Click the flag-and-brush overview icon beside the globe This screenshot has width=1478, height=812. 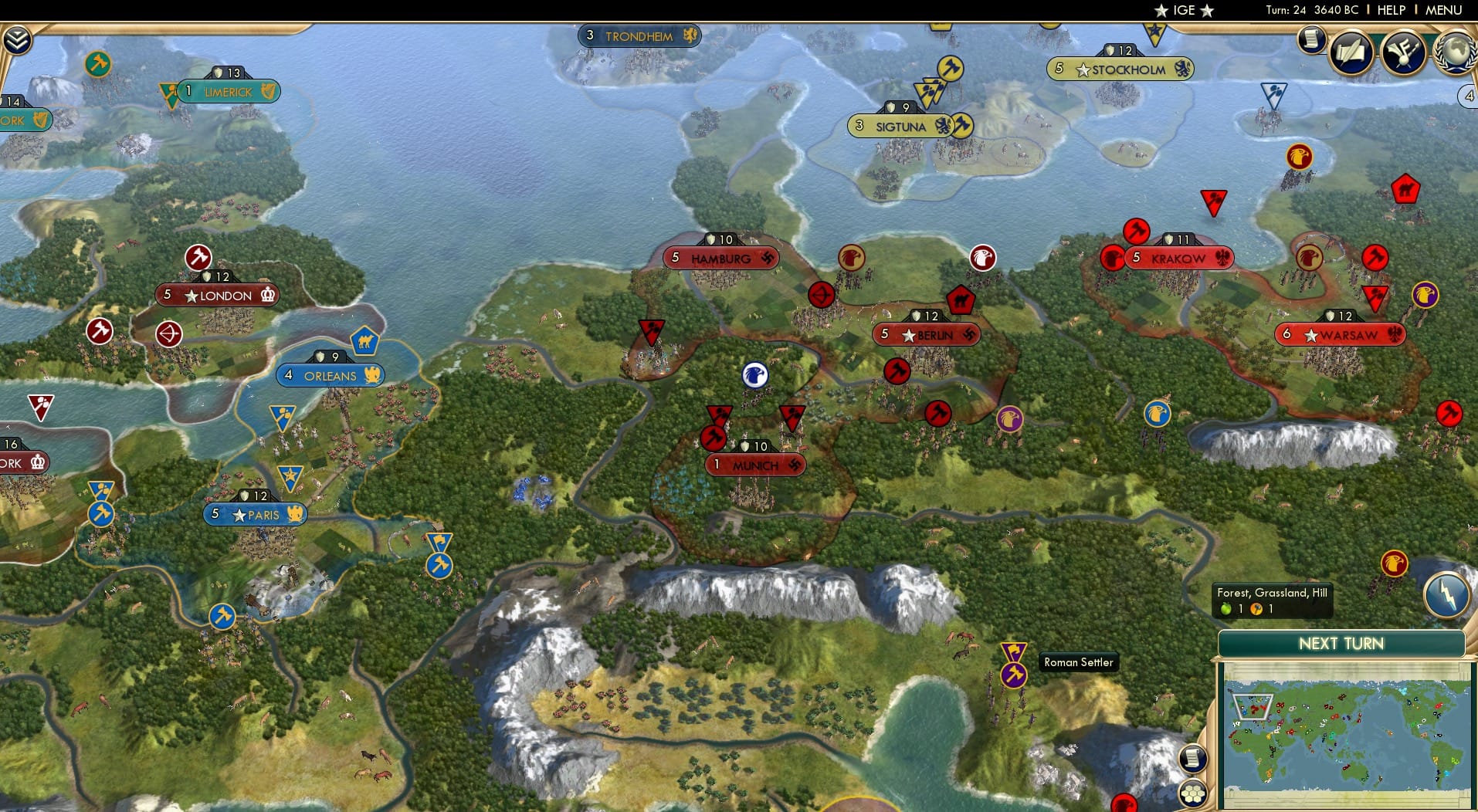[1403, 52]
